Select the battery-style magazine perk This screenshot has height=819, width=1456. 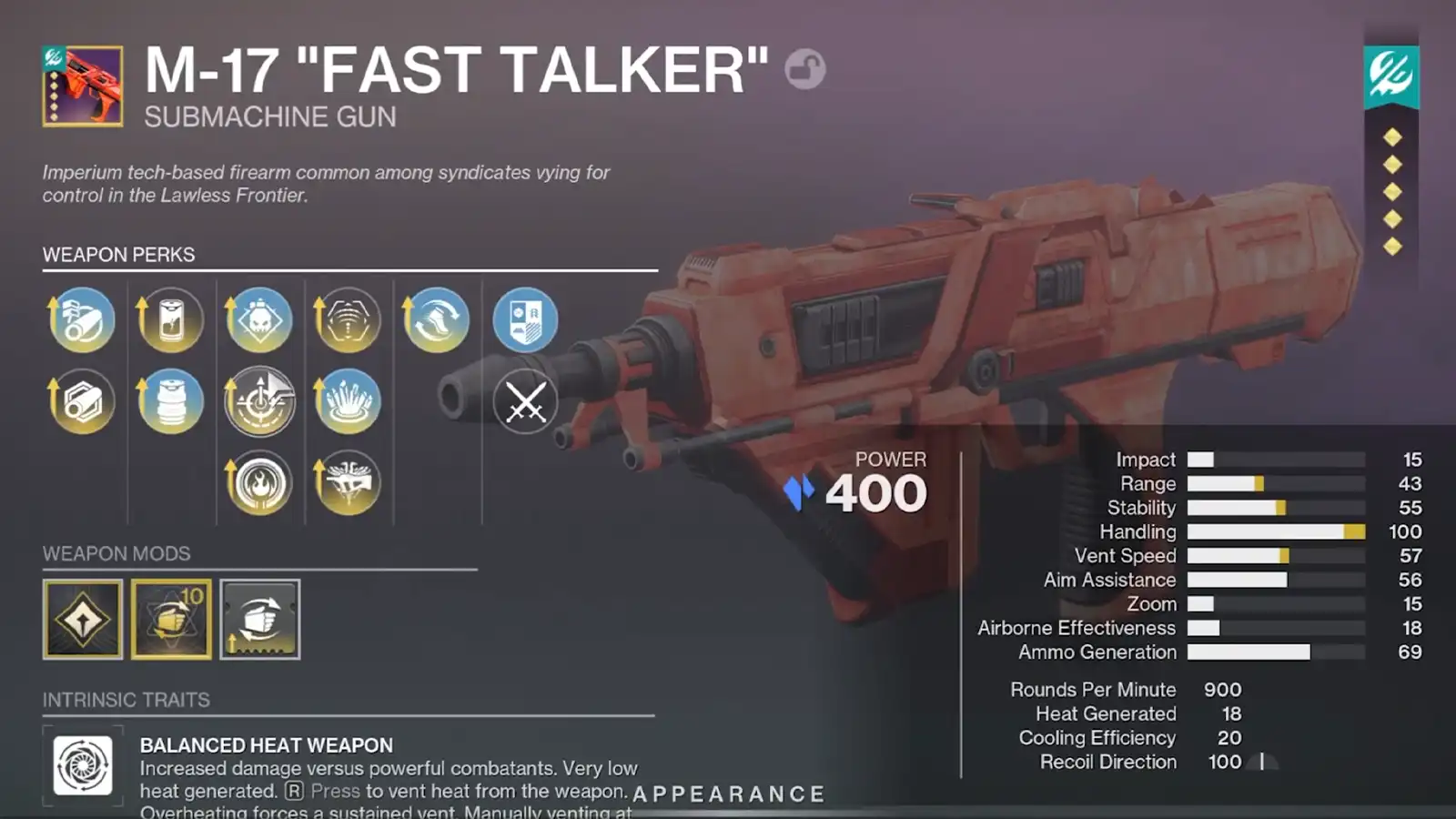tap(170, 318)
